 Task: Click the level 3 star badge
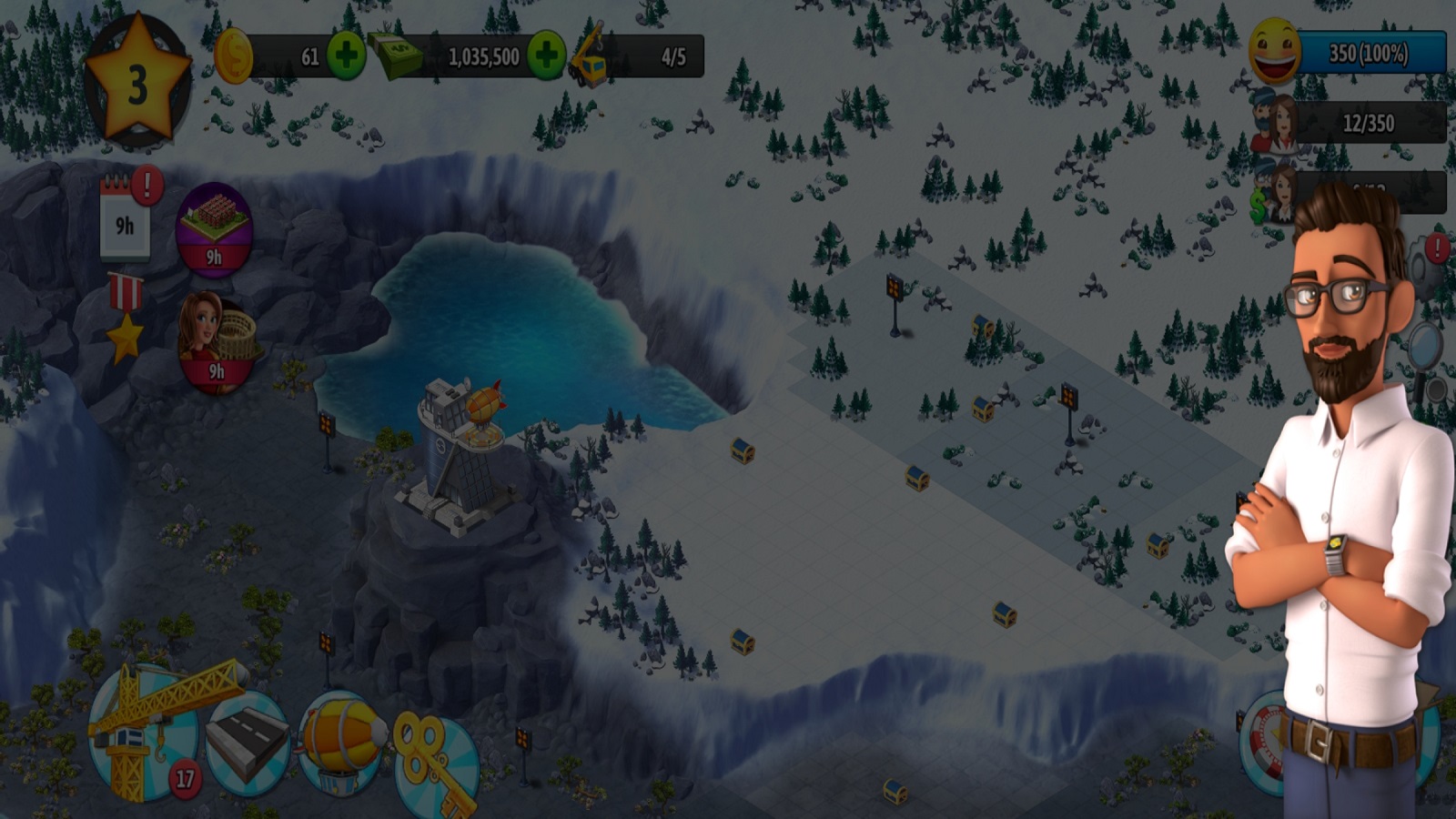click(x=136, y=82)
